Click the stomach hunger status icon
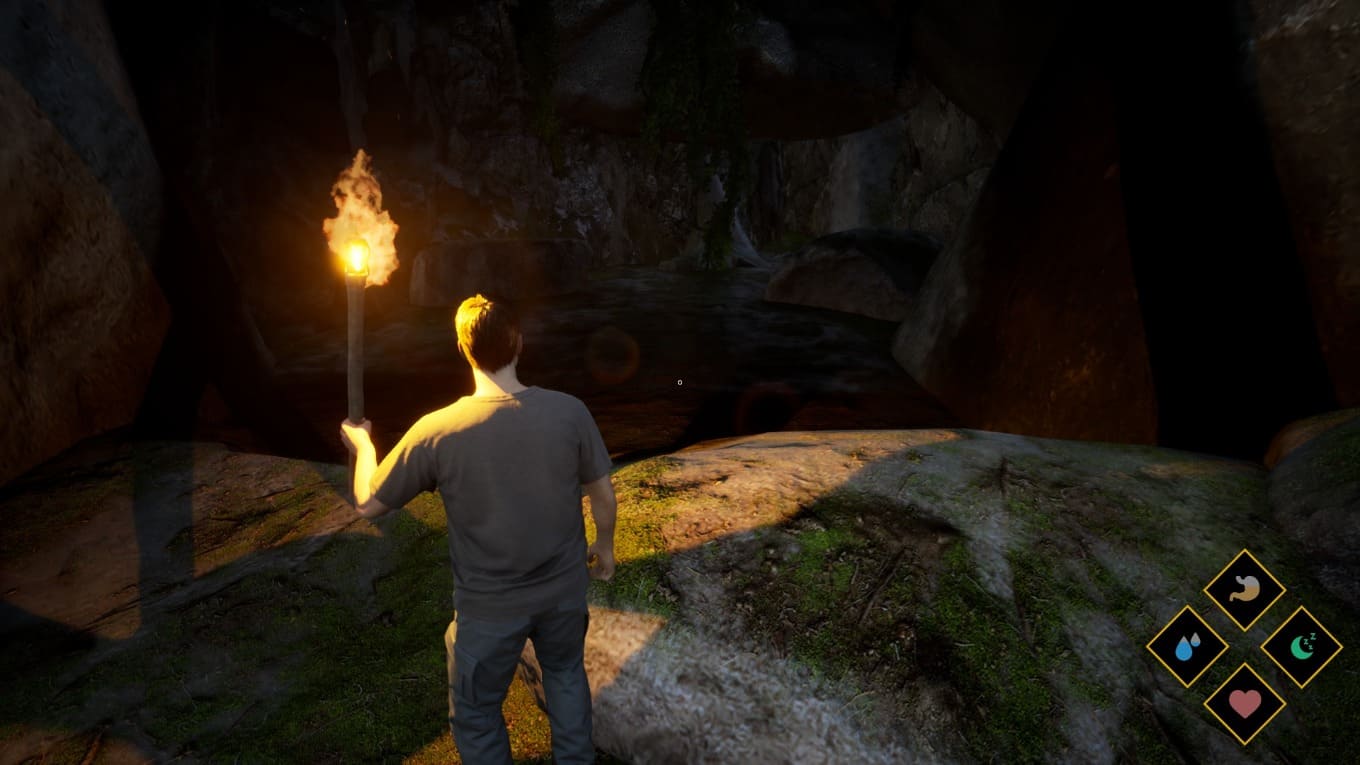Image resolution: width=1360 pixels, height=765 pixels. (1244, 590)
